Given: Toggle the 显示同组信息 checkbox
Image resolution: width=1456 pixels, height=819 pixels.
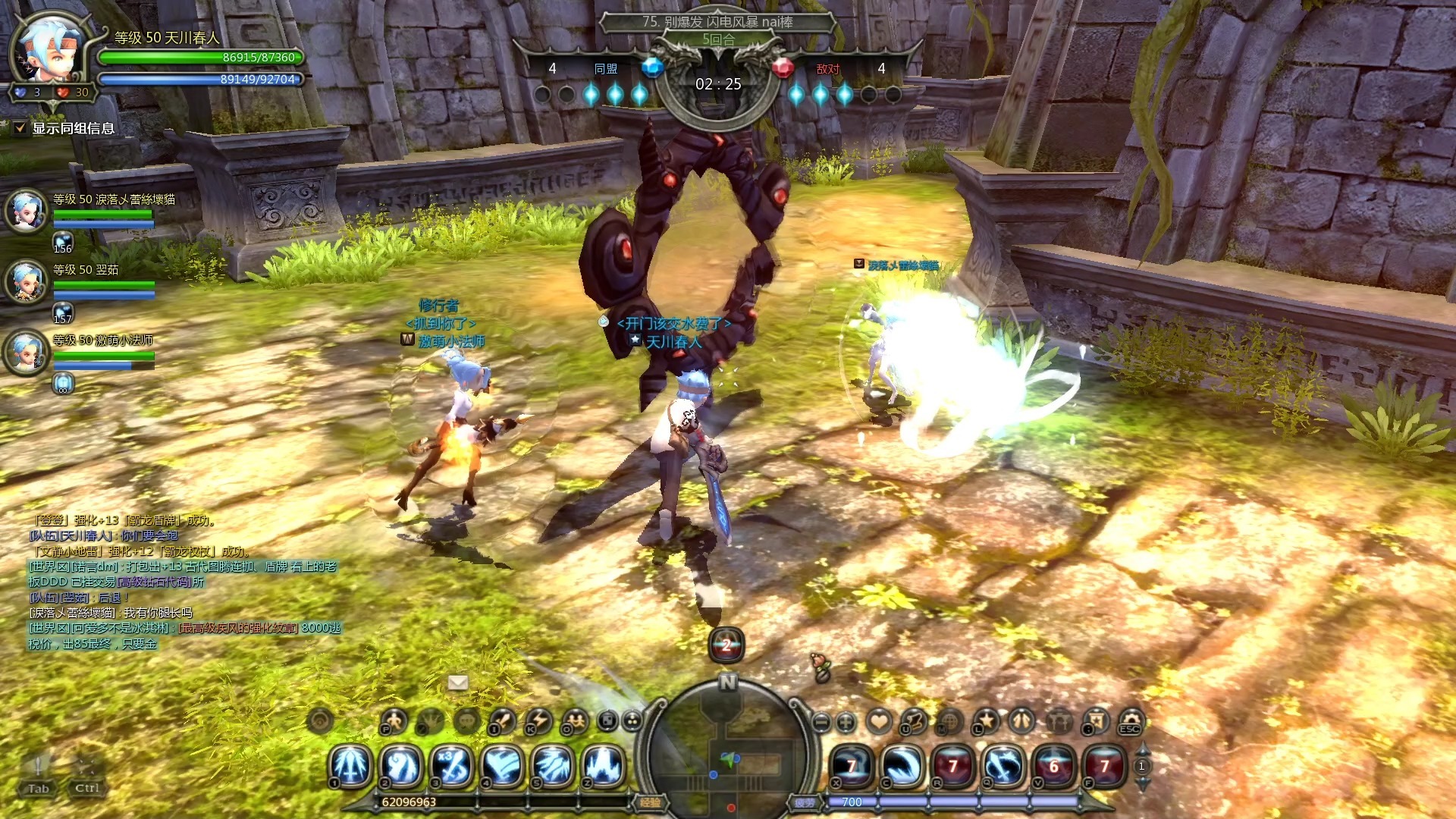Looking at the screenshot, I should 20,128.
